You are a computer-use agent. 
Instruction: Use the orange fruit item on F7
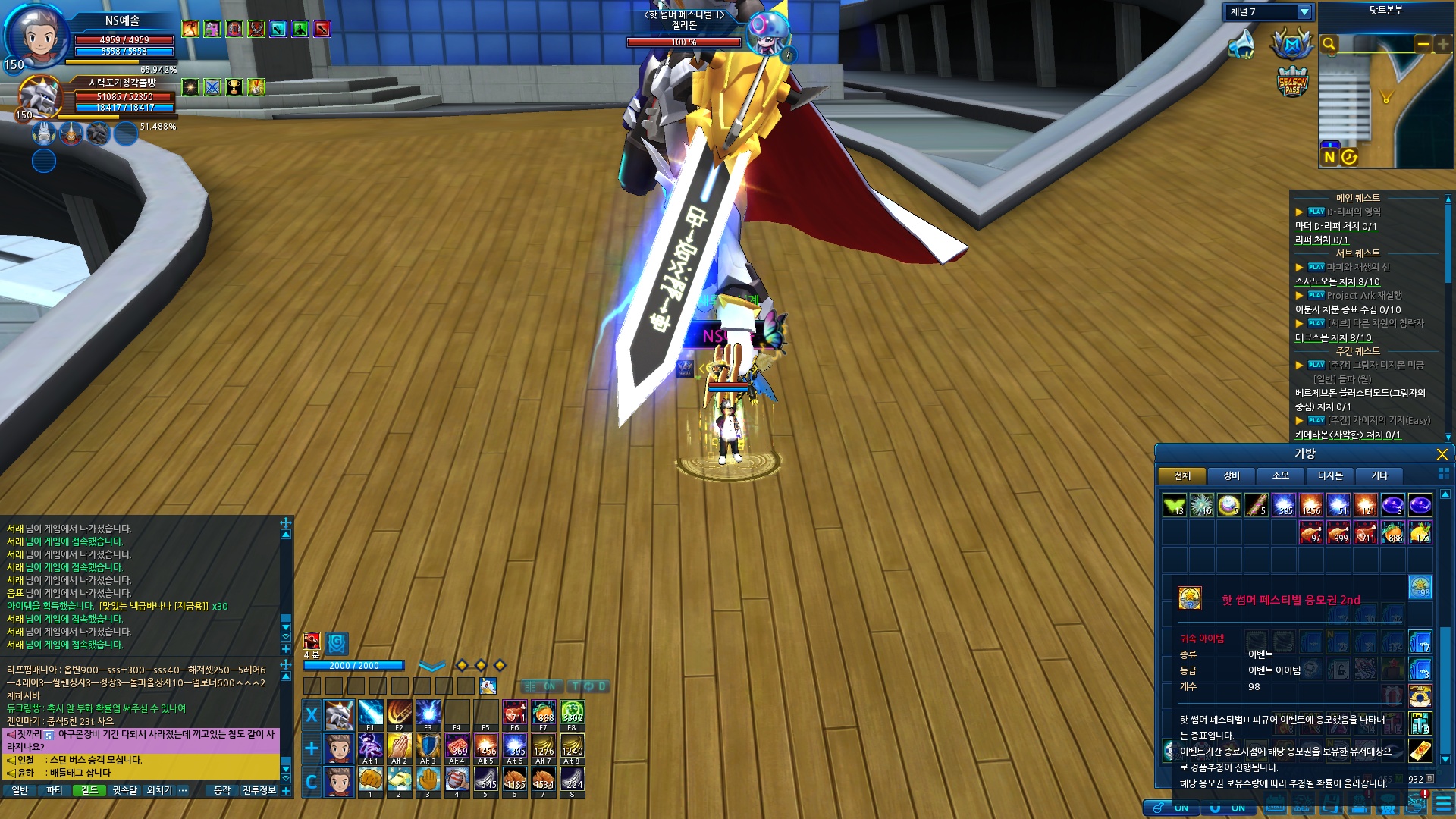click(543, 714)
